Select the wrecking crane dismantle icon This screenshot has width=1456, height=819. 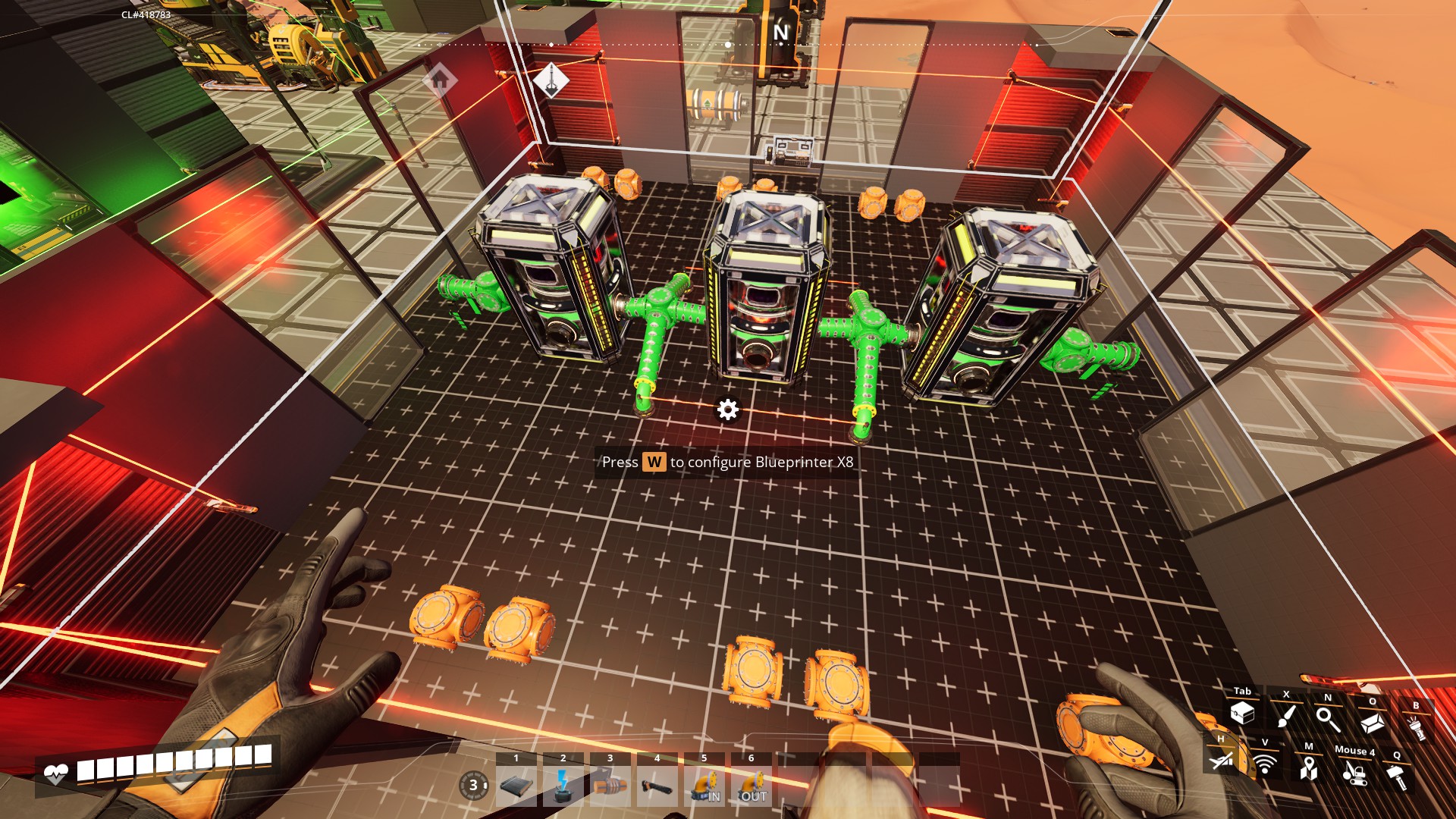click(x=1354, y=773)
